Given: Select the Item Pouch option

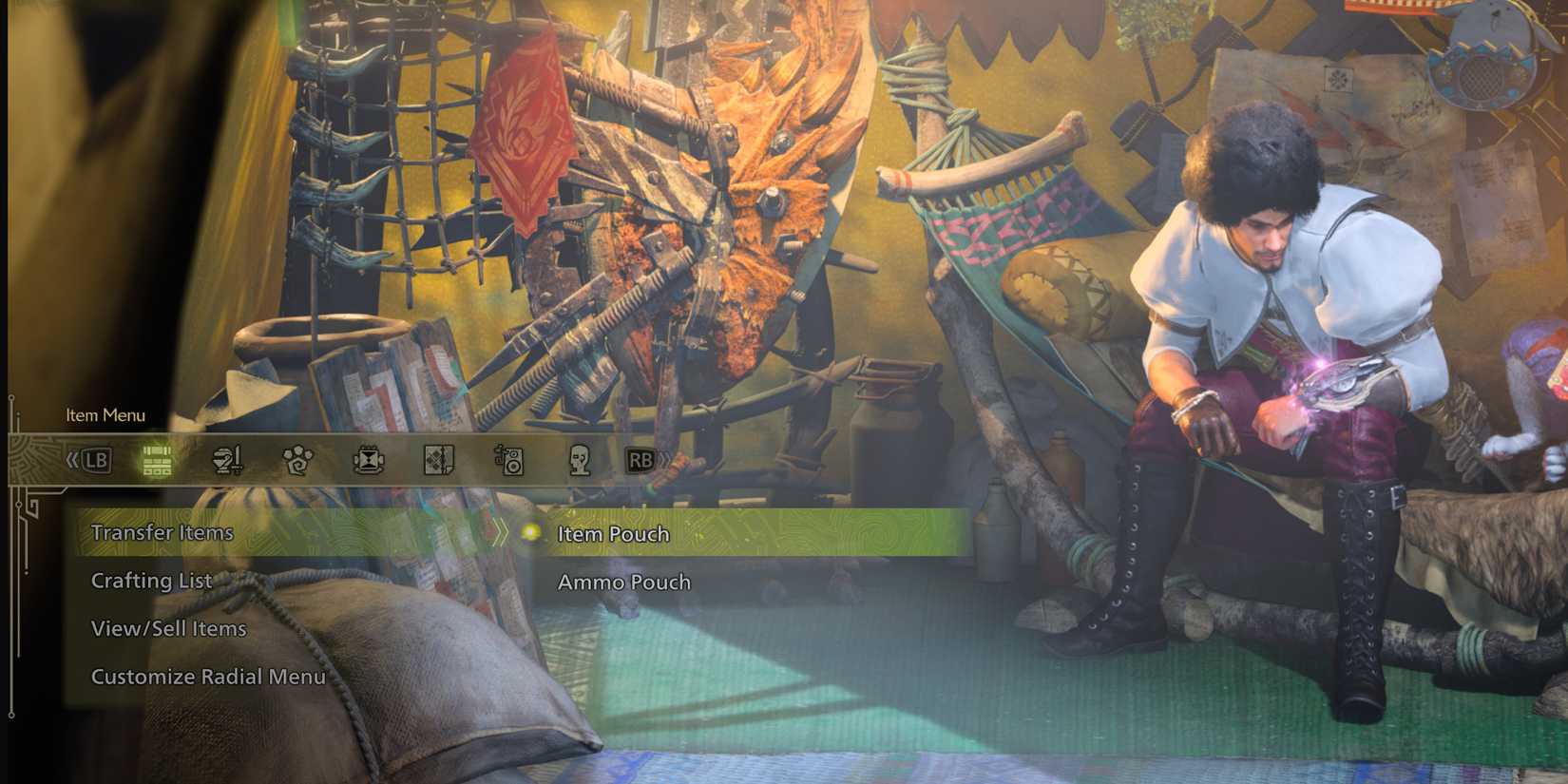Looking at the screenshot, I should 613,534.
